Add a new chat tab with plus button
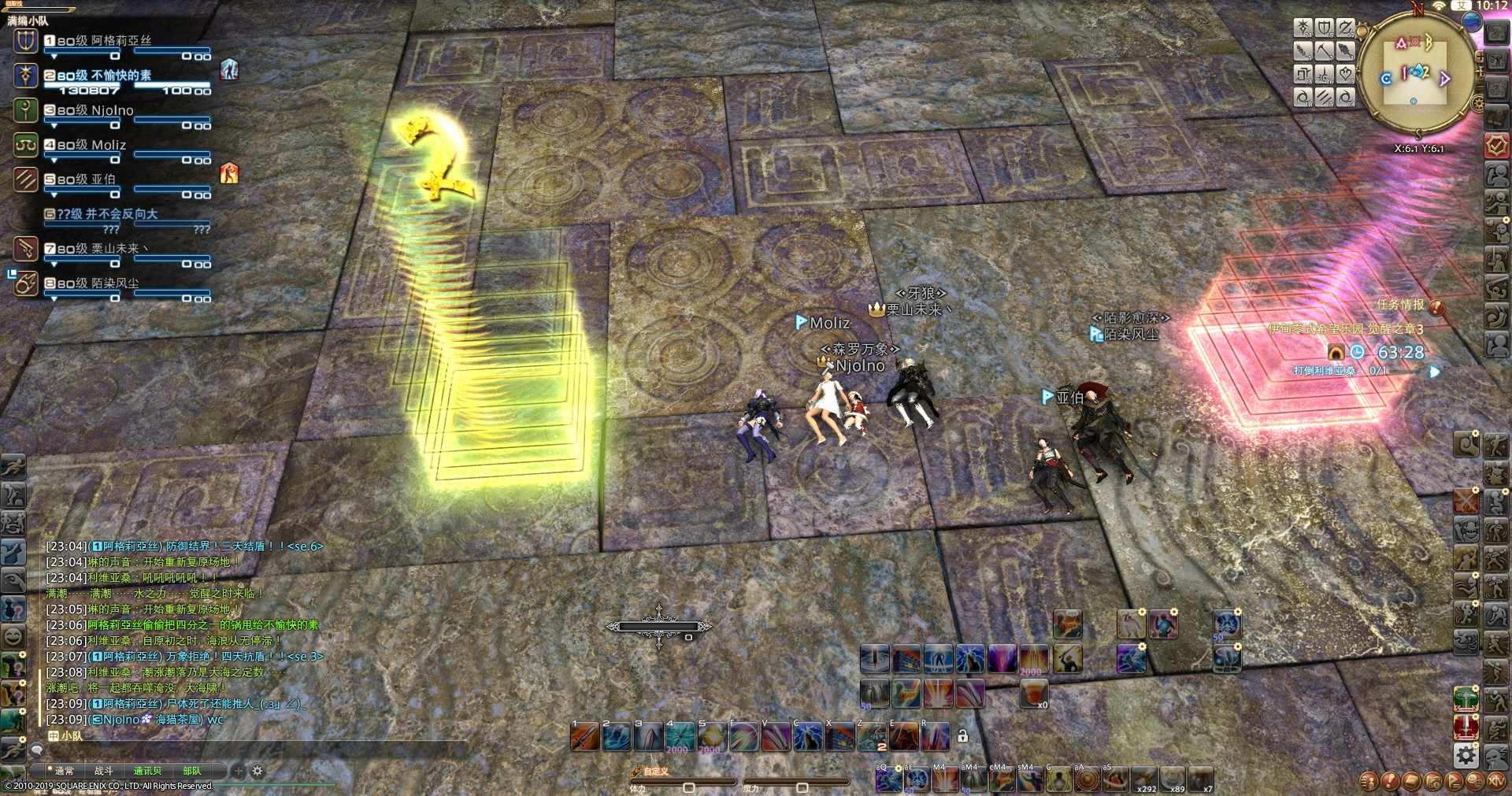The width and height of the screenshot is (1512, 796). (239, 771)
